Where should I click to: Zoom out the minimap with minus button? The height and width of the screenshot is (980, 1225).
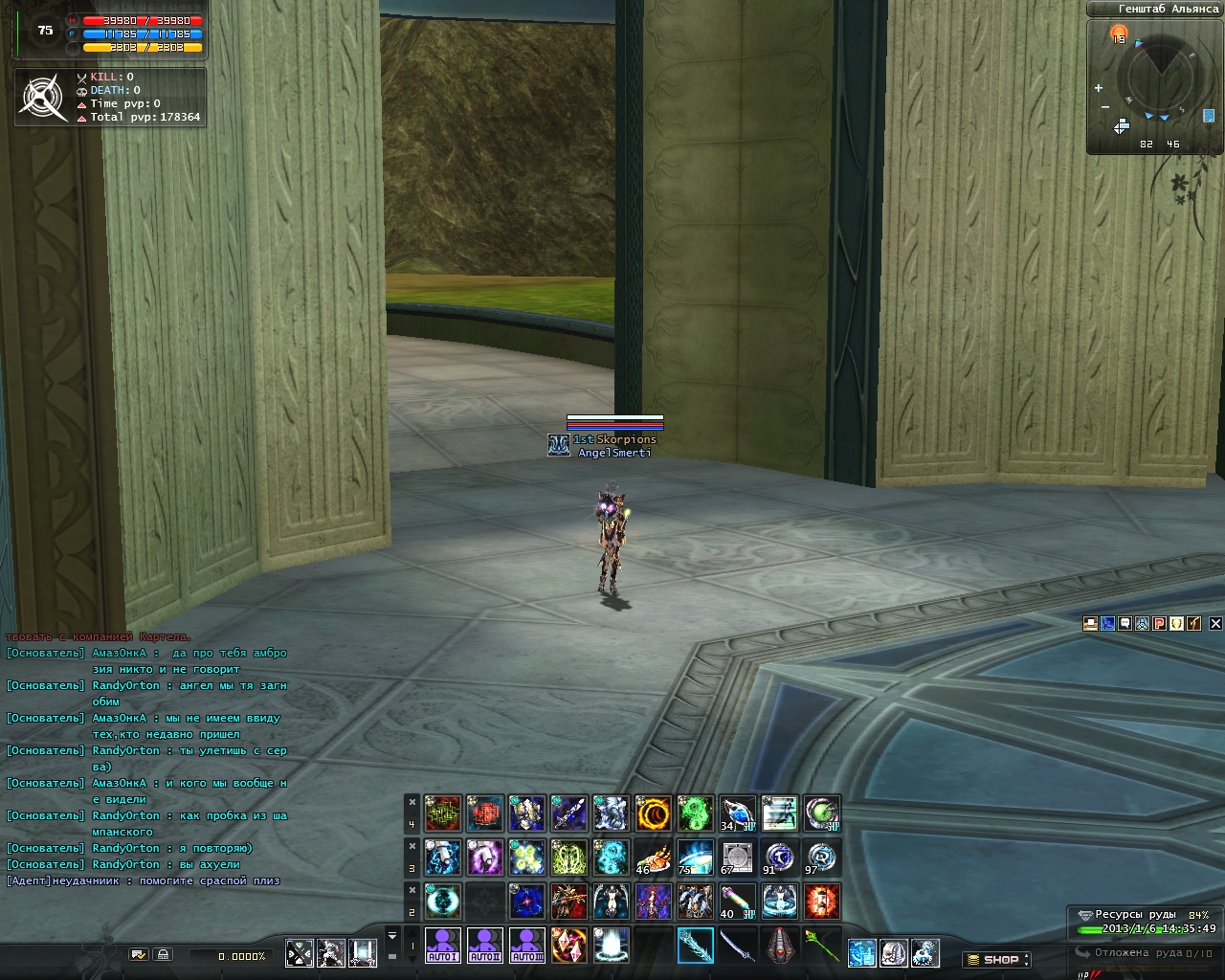coord(1105,107)
